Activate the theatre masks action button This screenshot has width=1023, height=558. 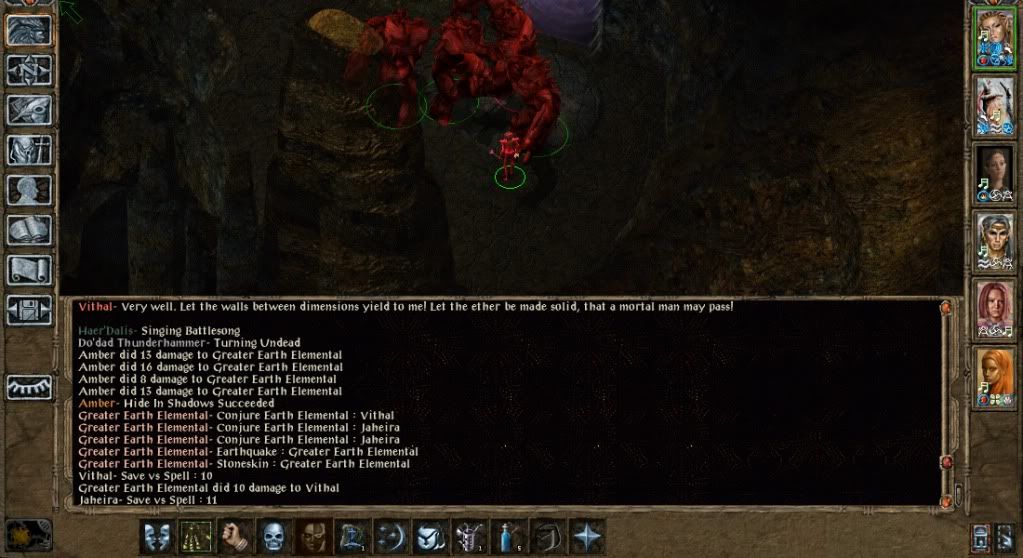[x=155, y=536]
